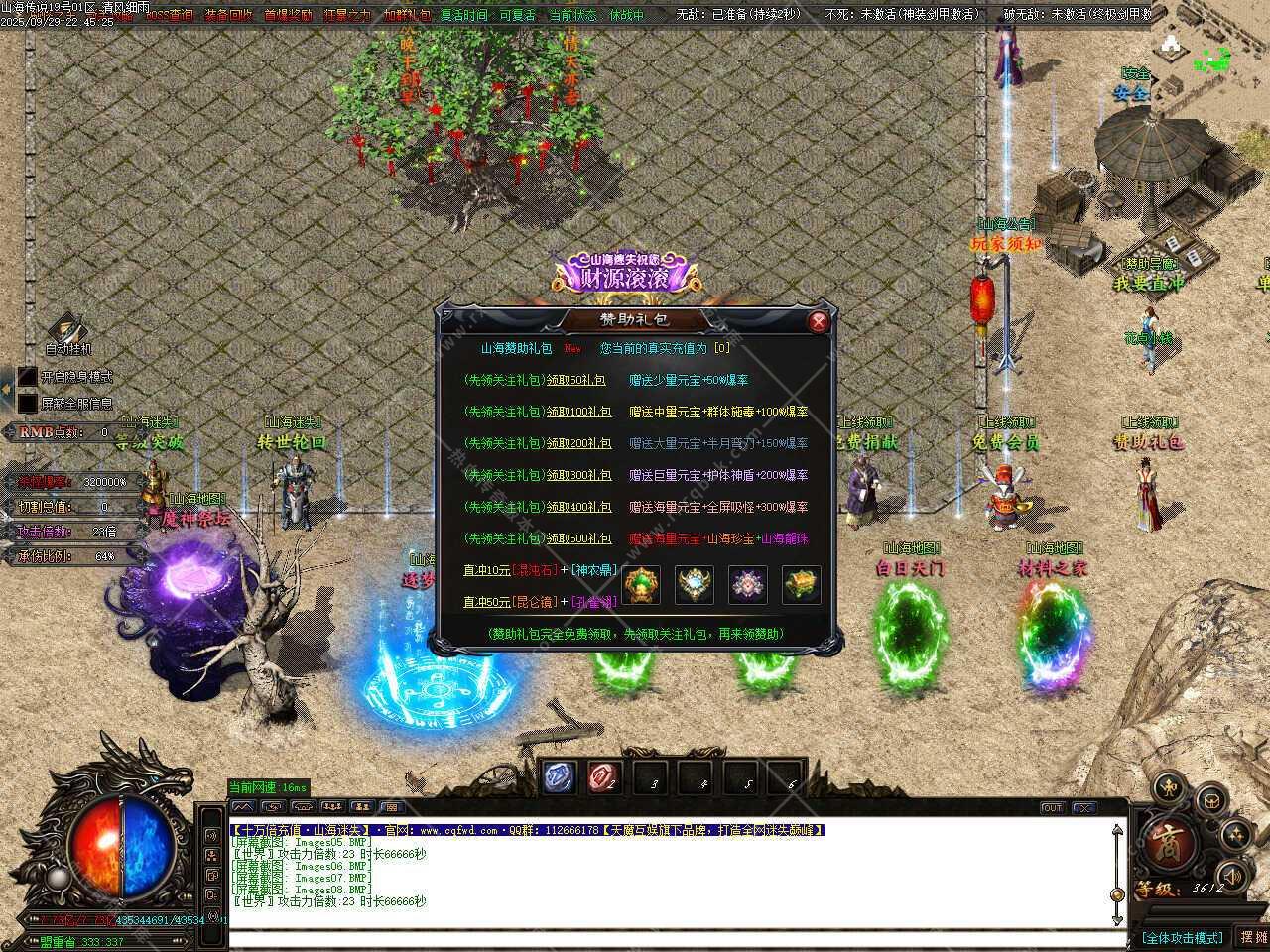Viewport: 1270px width, 952px height.
Task: Select the green jade amulet reward icon
Action: tap(641, 585)
